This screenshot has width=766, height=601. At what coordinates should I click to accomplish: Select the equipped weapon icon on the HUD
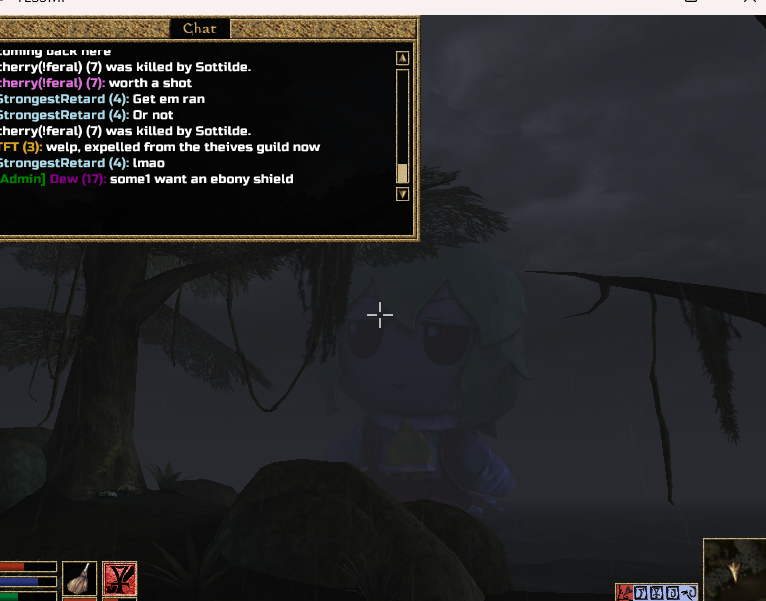pos(79,579)
